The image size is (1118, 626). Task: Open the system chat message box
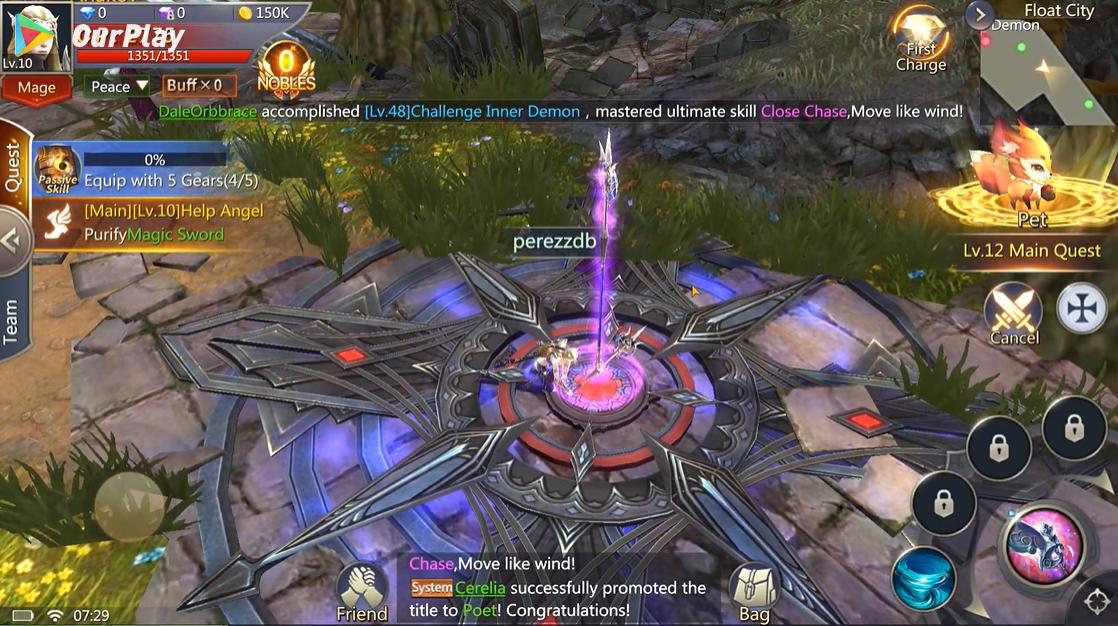coord(560,590)
